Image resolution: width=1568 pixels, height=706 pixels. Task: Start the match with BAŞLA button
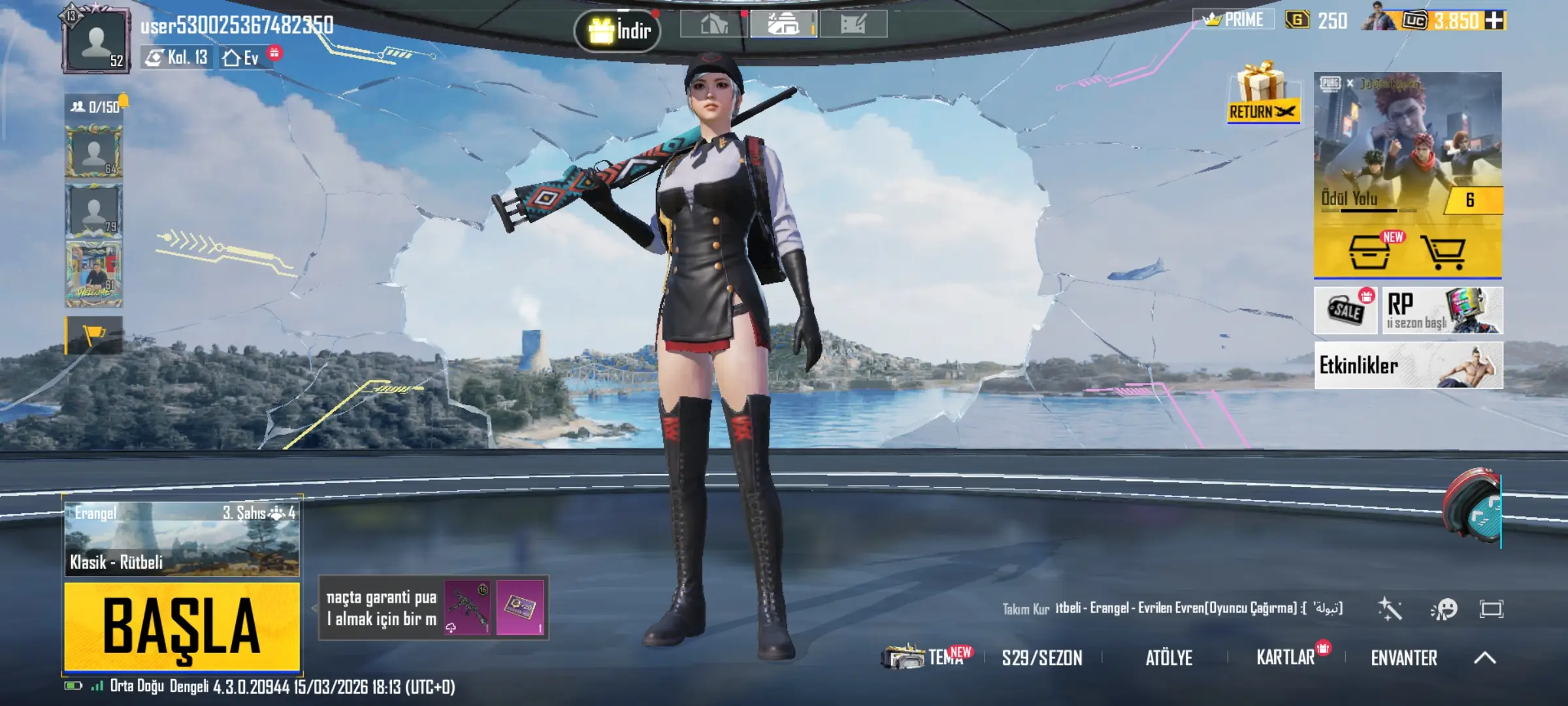182,626
